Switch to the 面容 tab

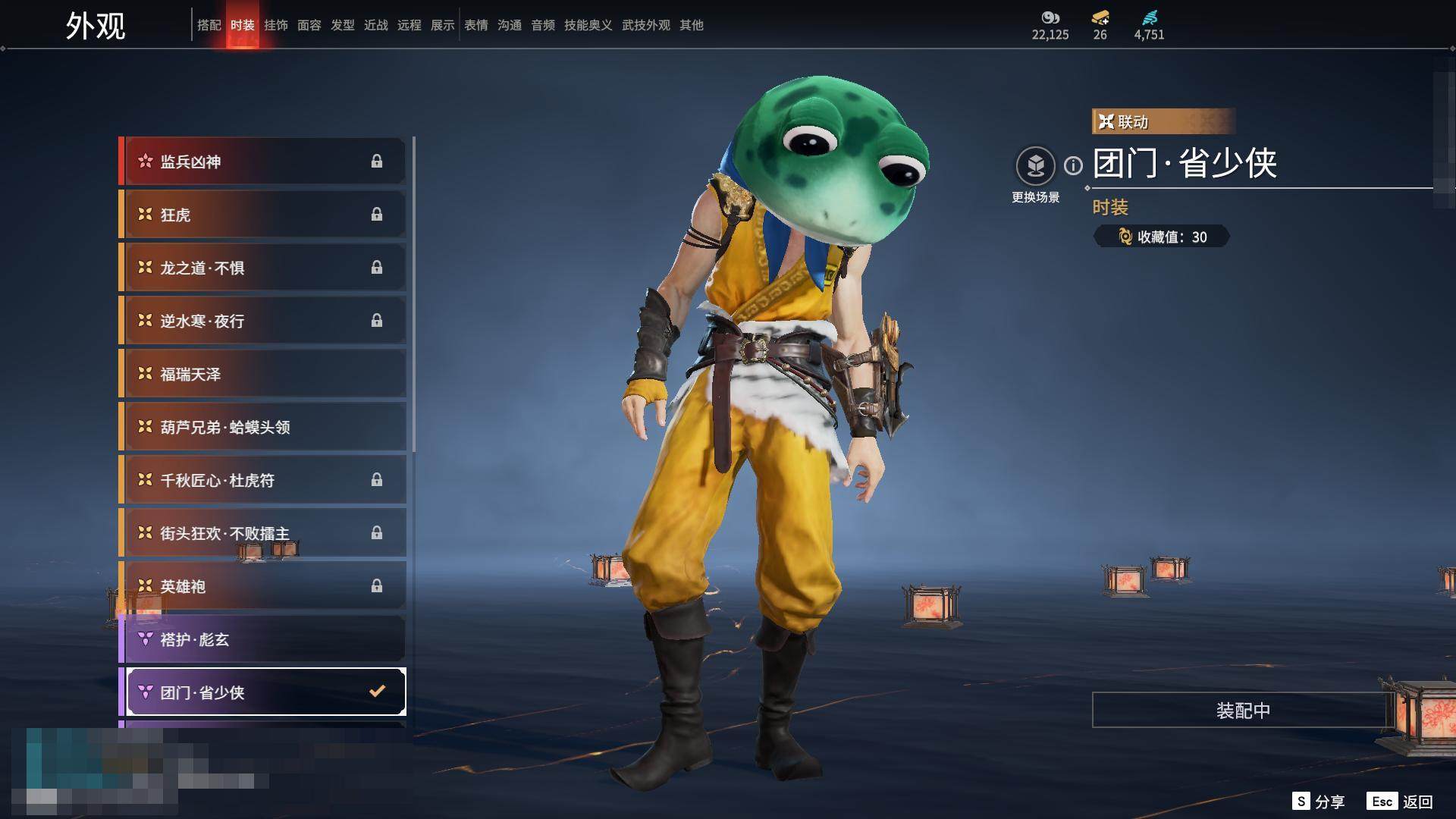[x=309, y=25]
